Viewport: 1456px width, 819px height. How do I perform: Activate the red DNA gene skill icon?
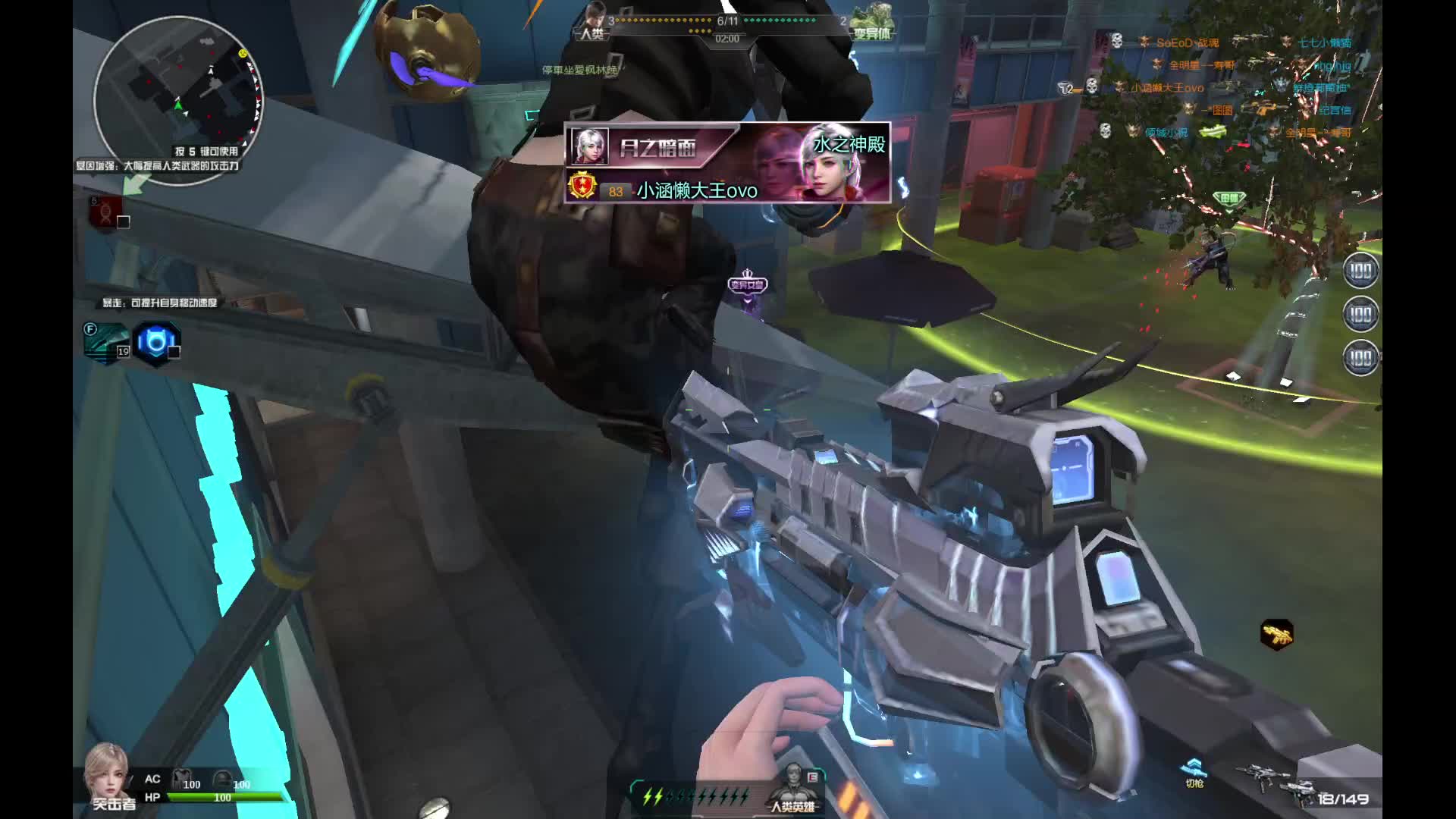106,212
